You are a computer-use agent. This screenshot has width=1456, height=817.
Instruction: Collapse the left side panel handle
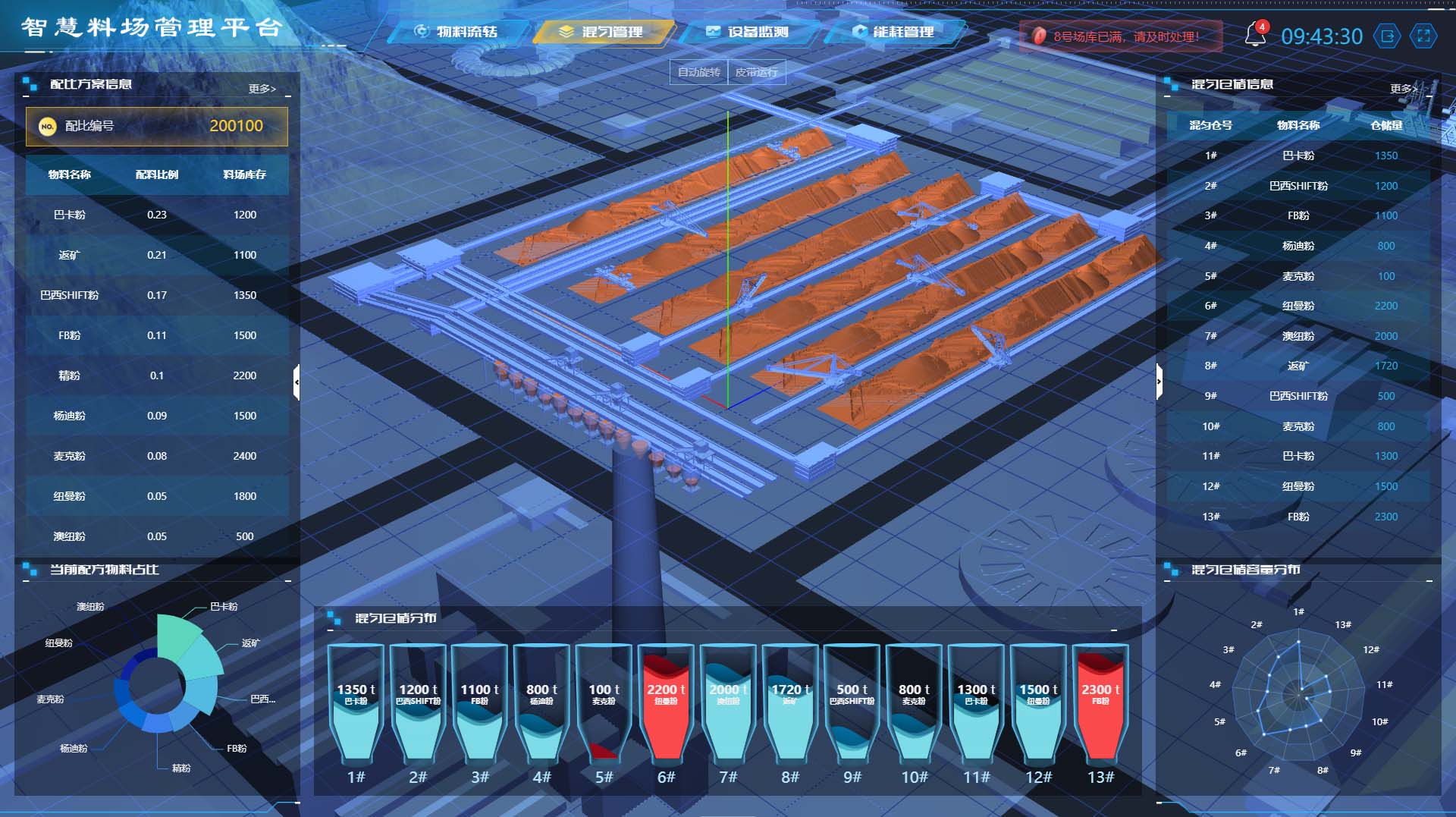point(297,382)
